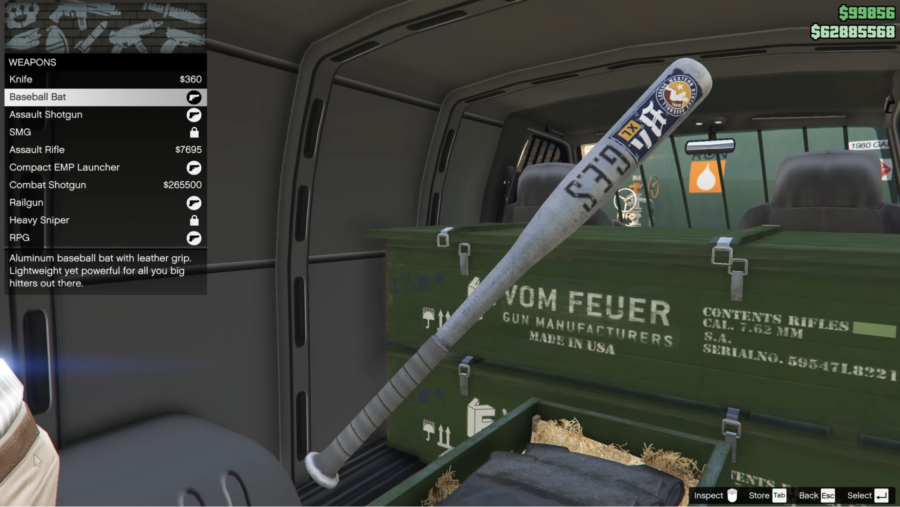The image size is (900, 507).
Task: Select the Knife weapon entry
Action: (x=105, y=79)
